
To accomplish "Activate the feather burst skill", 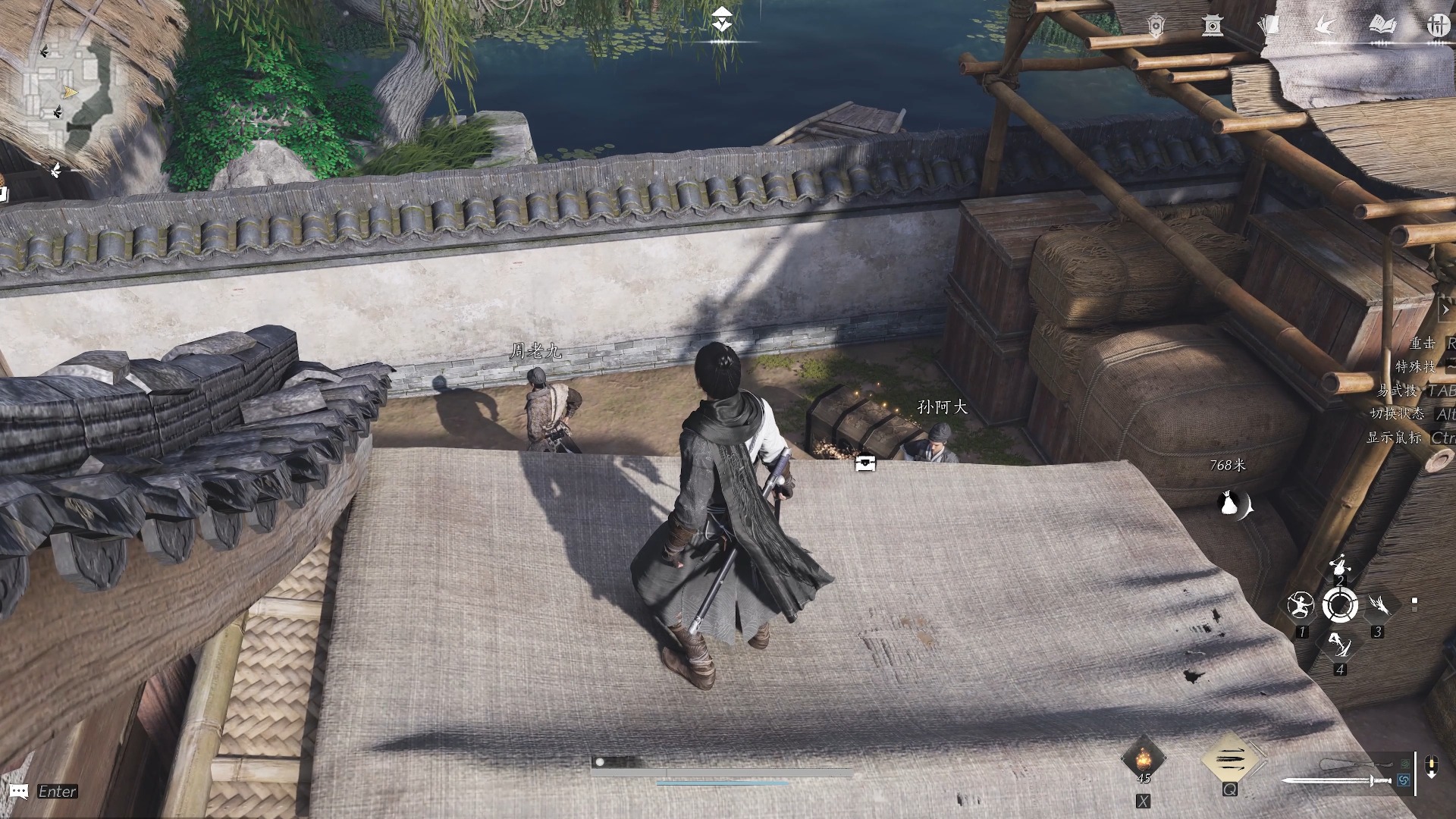I will point(1379,604).
